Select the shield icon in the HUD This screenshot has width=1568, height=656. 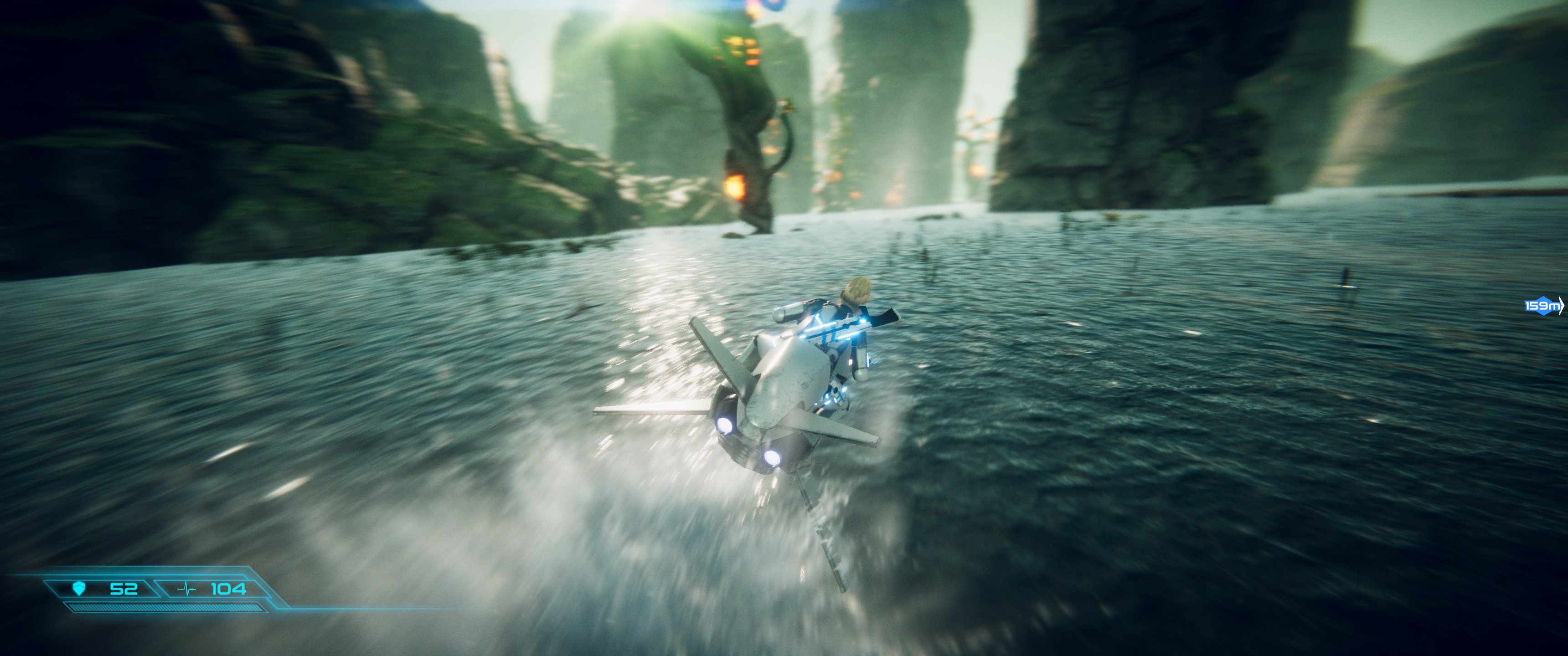pos(79,589)
